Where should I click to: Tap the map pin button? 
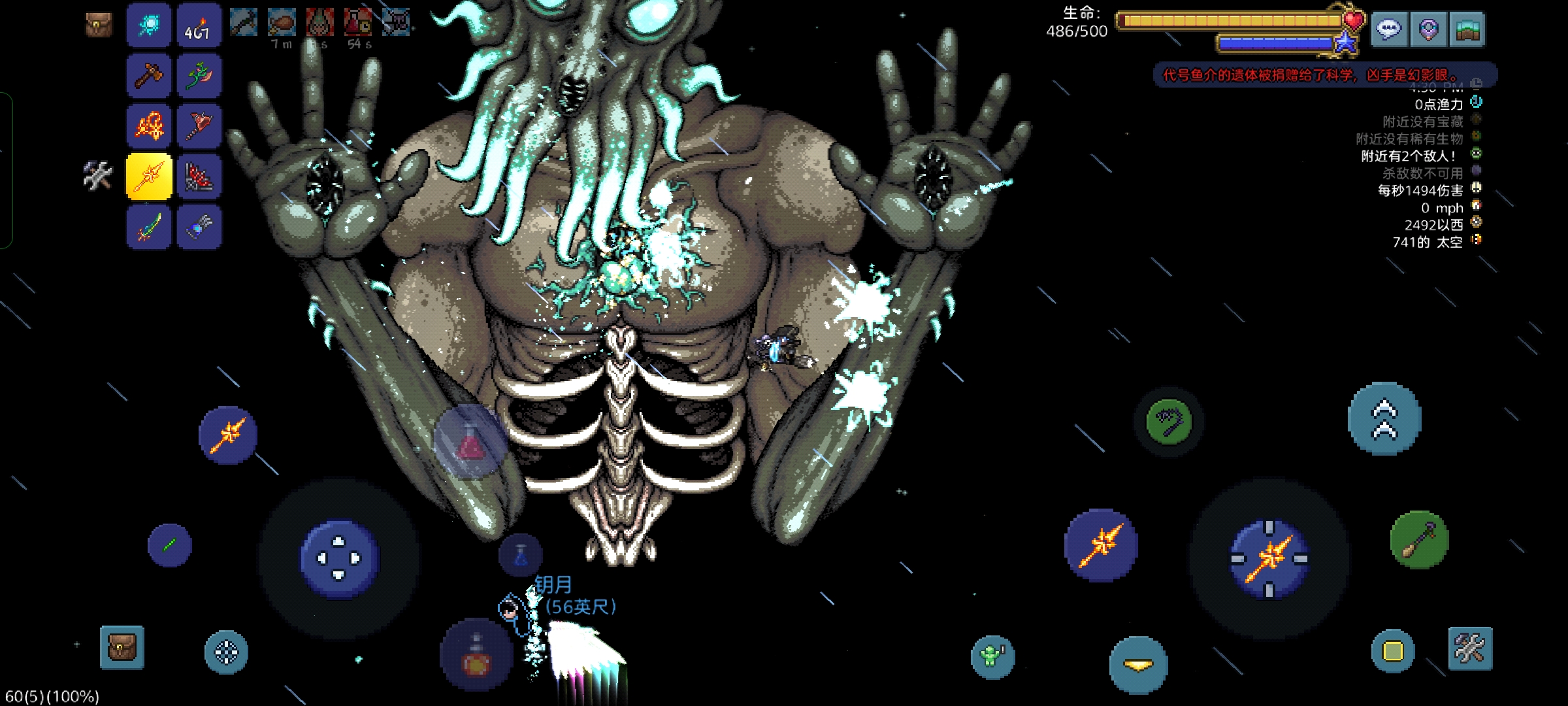(1428, 29)
